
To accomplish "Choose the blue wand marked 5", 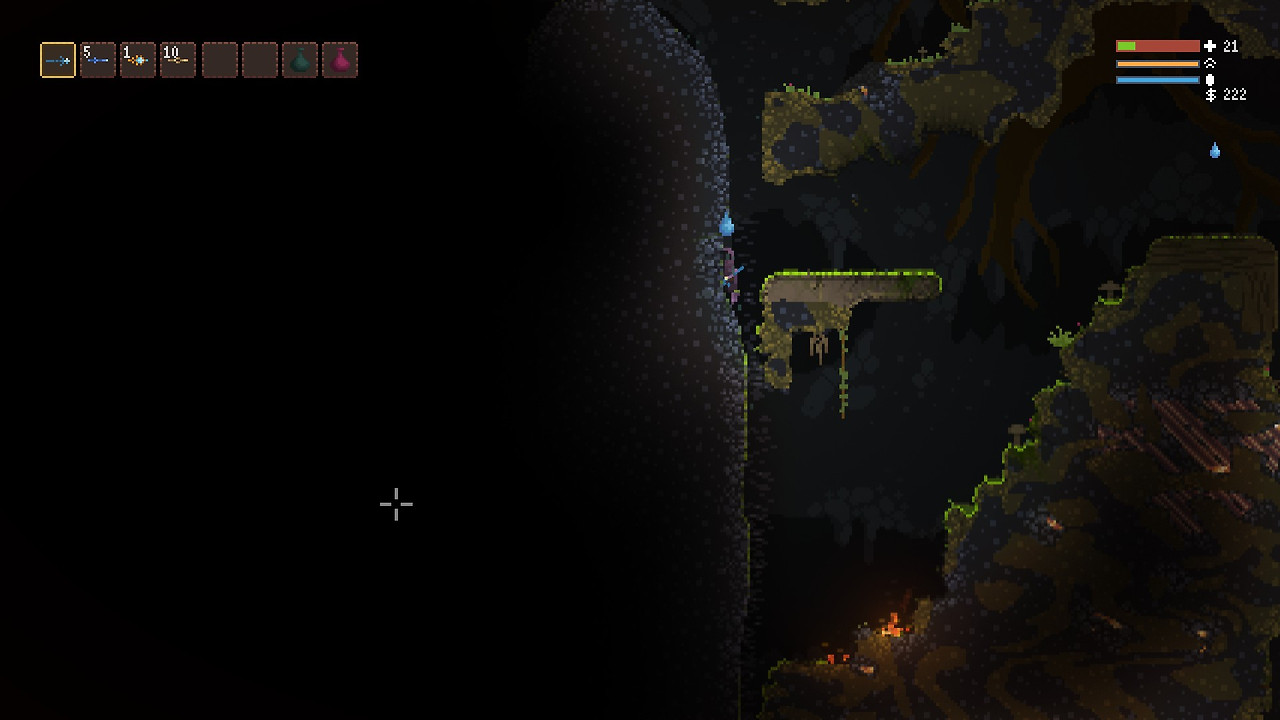I will 98,60.
